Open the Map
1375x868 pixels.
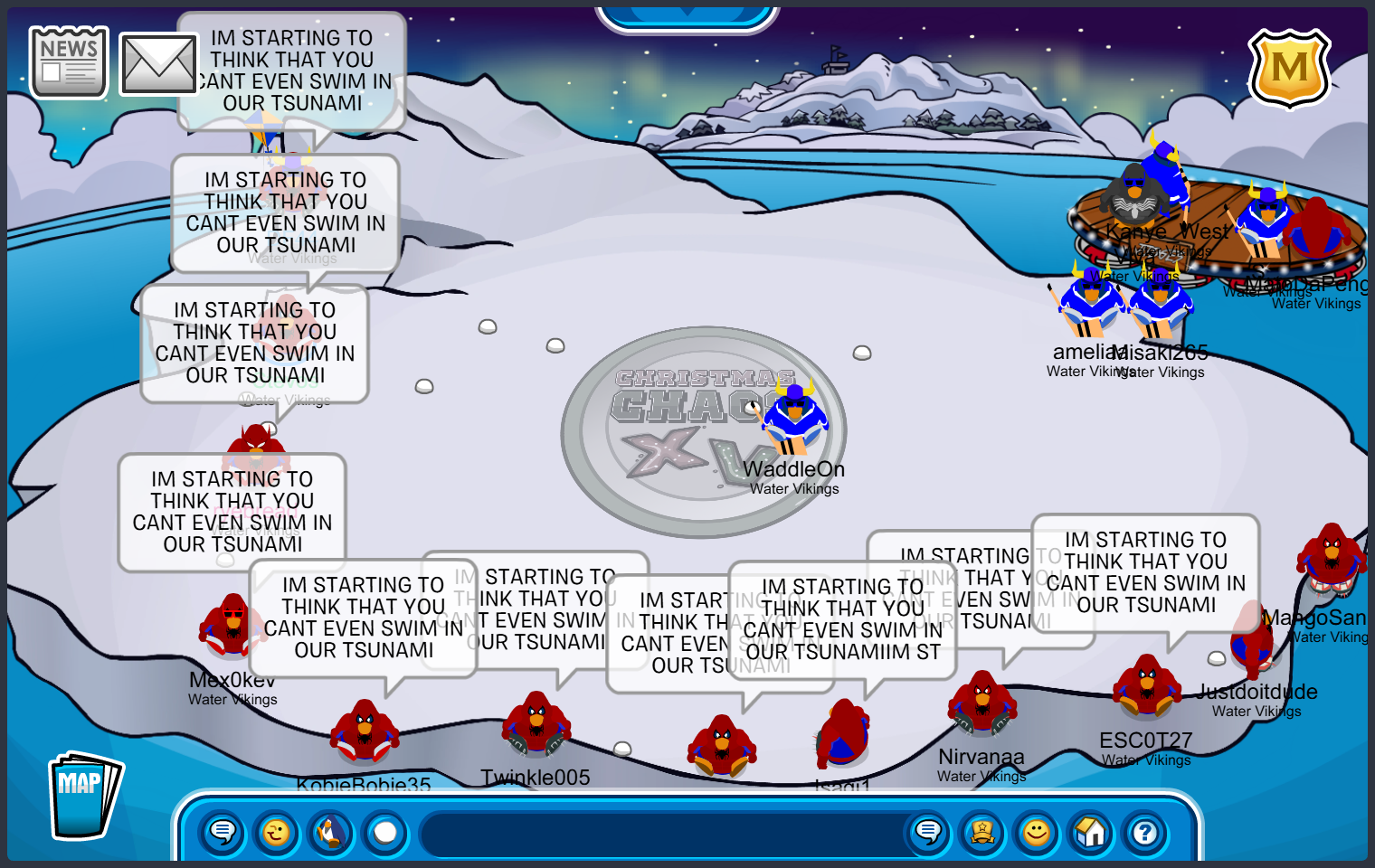click(x=84, y=796)
